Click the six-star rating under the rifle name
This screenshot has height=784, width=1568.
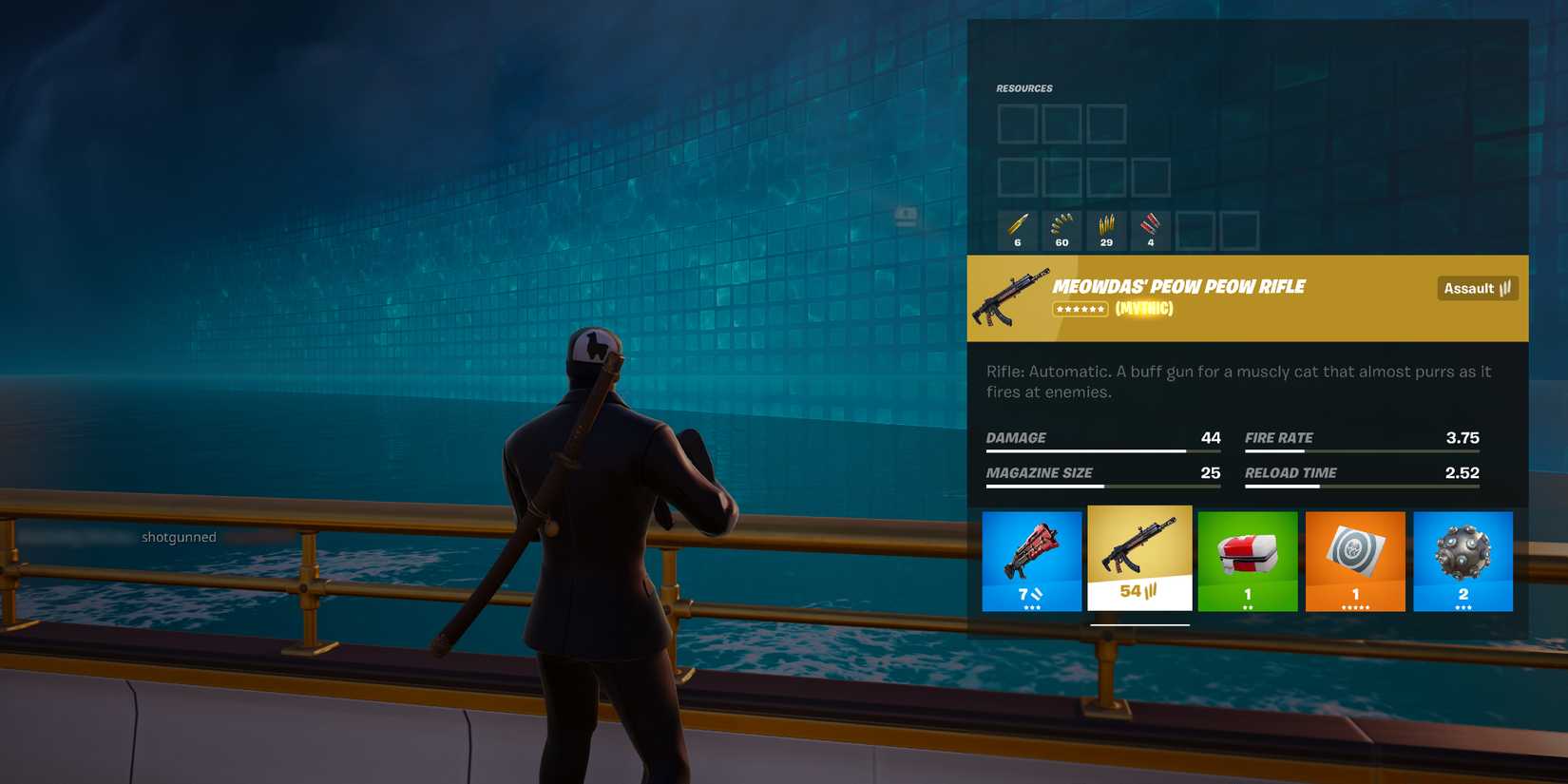(1080, 309)
